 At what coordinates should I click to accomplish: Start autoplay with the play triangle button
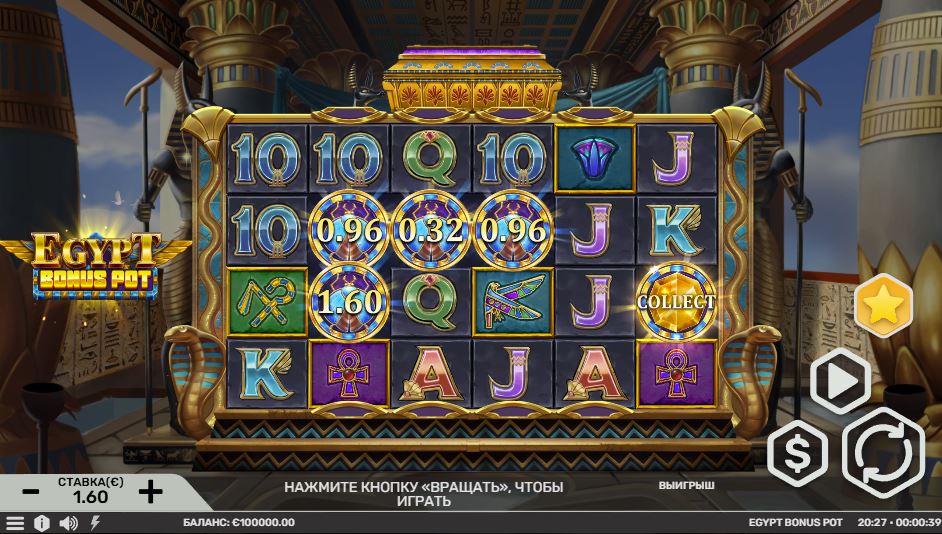(x=838, y=380)
